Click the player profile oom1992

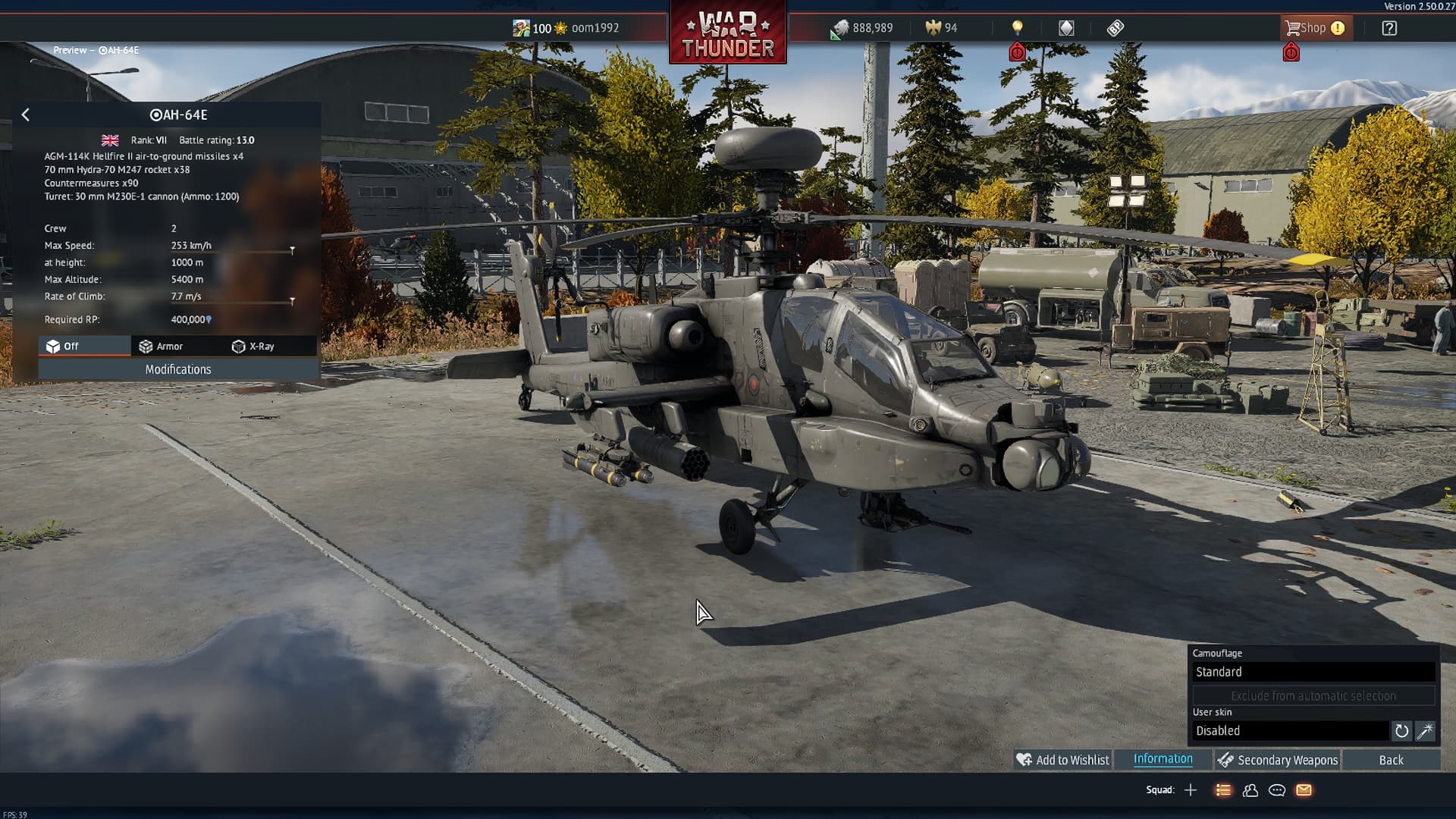(595, 28)
